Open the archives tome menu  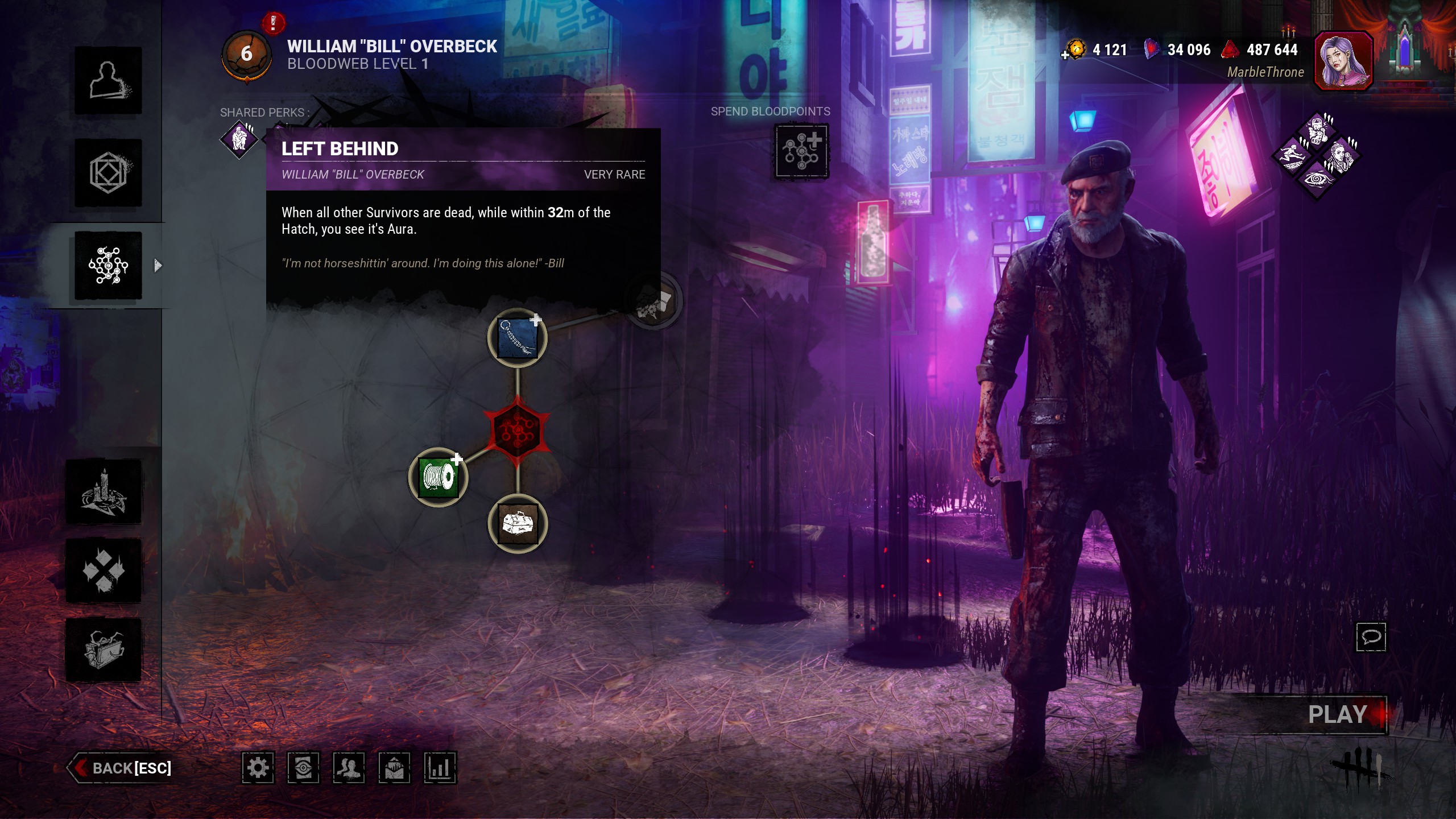104,650
